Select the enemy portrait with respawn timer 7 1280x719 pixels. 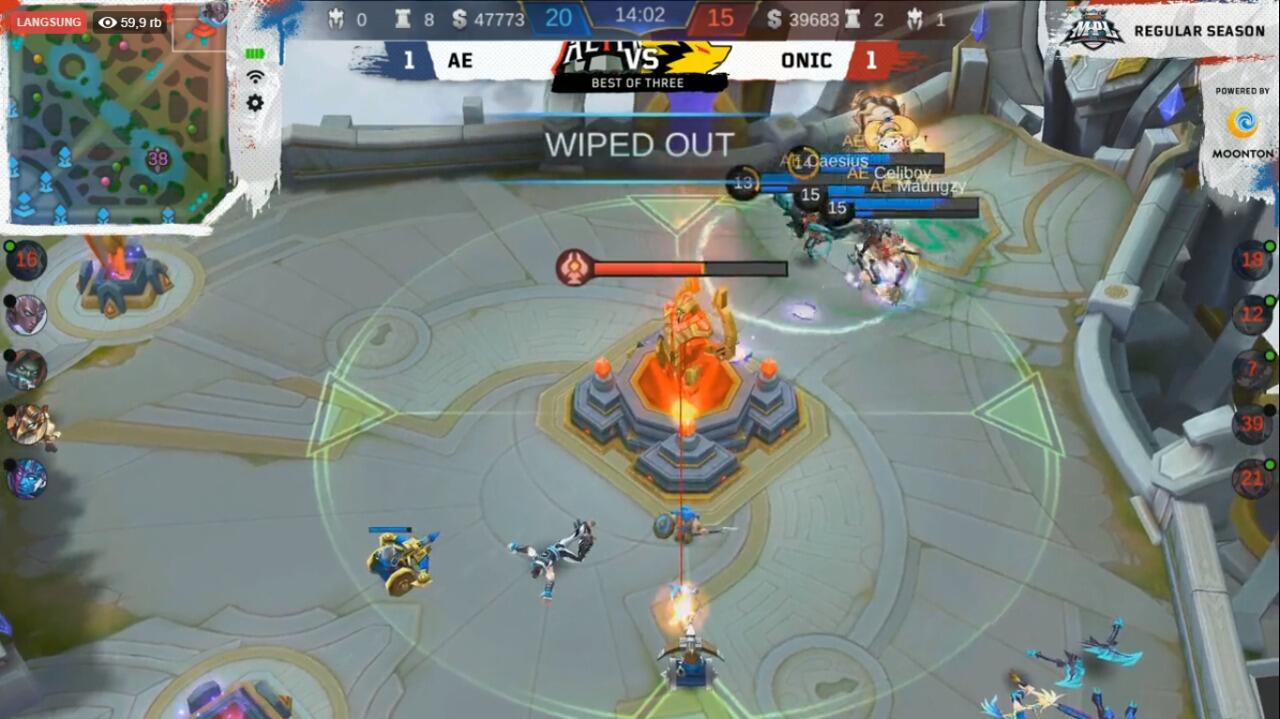1252,370
